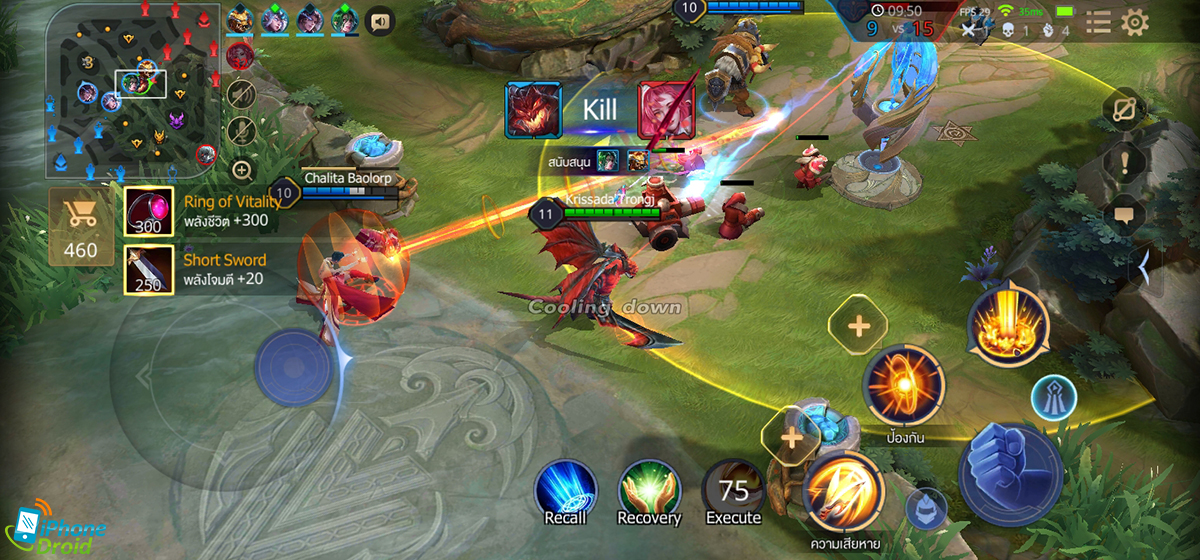1200x560 pixels.
Task: Open the sound quick-message speaker button
Action: [380, 20]
